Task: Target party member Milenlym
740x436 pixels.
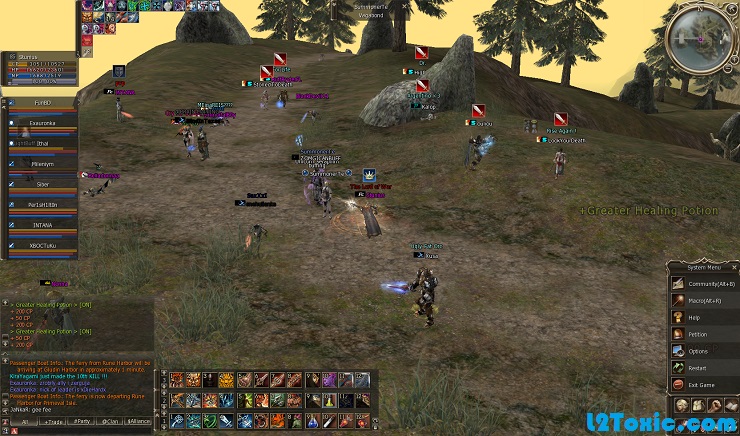Action: 44,163
